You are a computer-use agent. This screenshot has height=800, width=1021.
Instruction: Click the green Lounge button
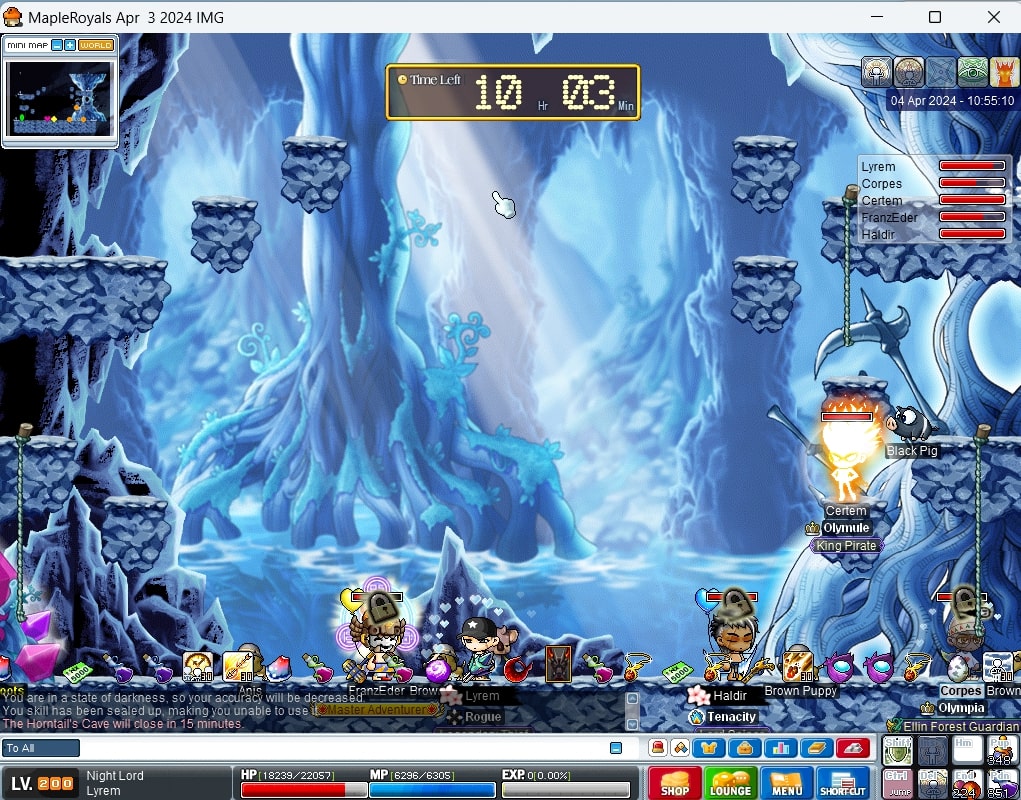pos(730,782)
